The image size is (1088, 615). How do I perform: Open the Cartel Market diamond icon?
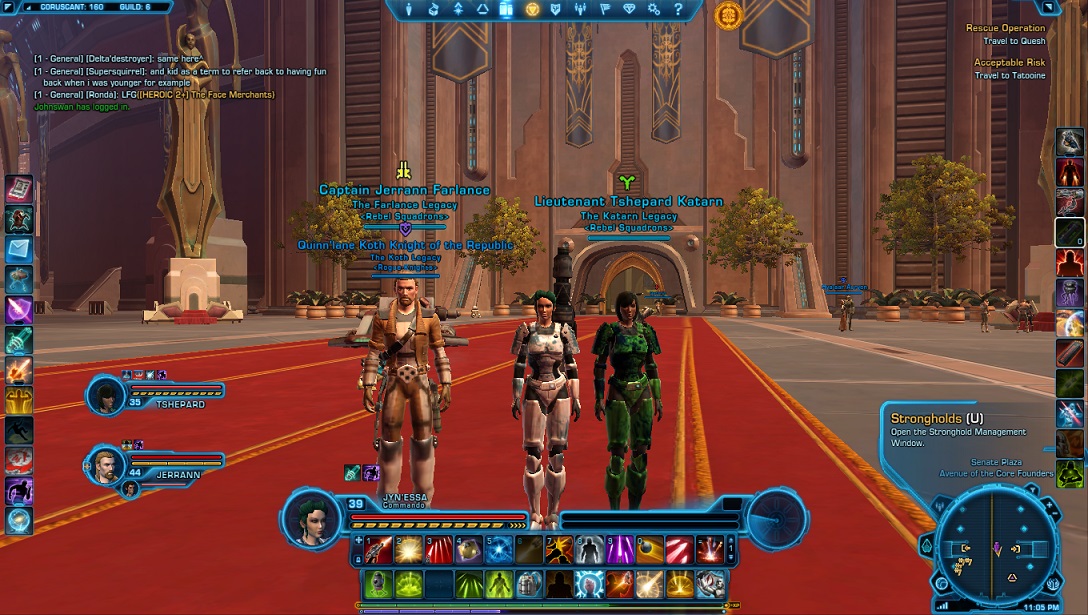[x=629, y=9]
